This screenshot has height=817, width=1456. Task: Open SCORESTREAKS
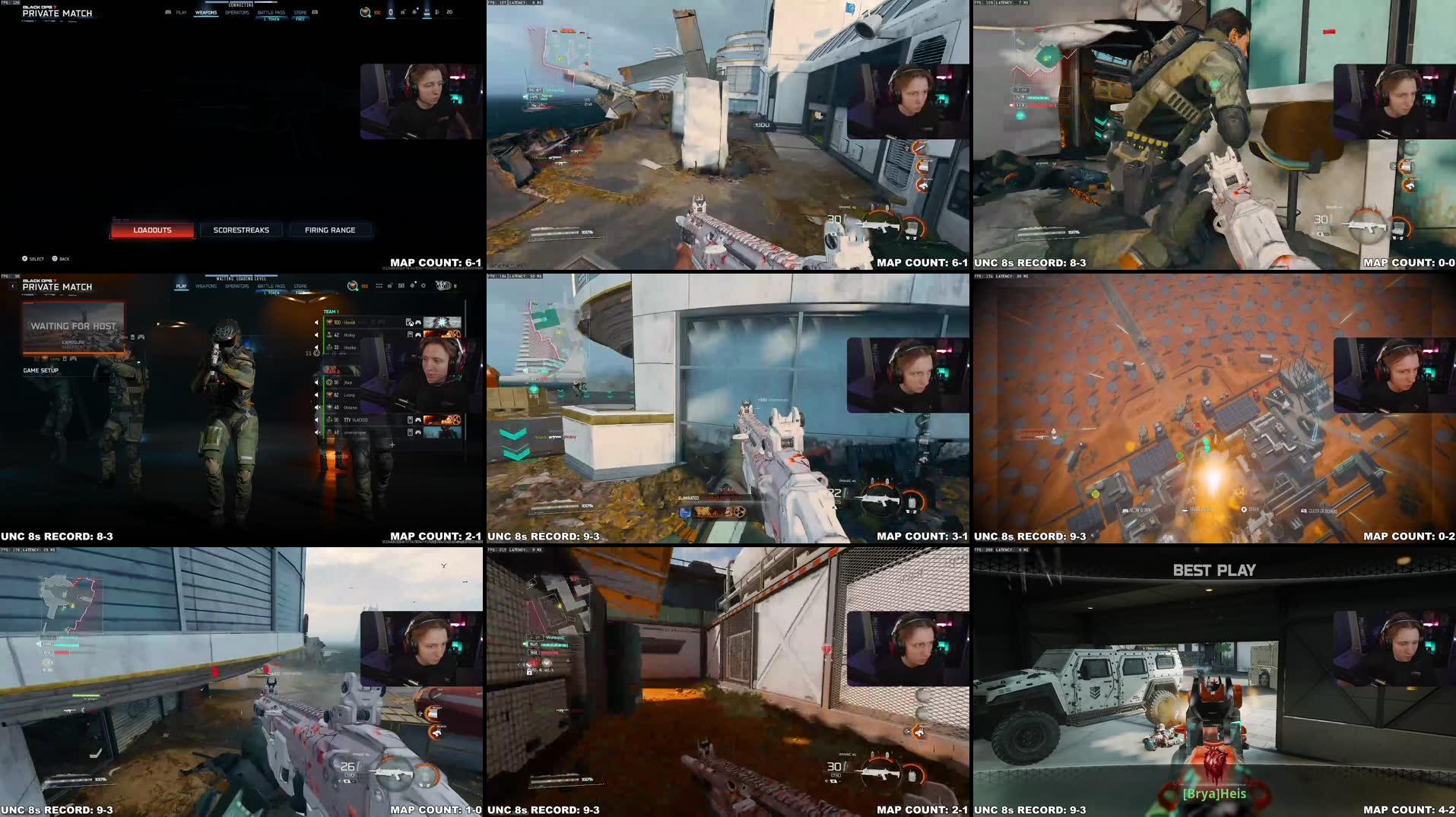point(241,230)
